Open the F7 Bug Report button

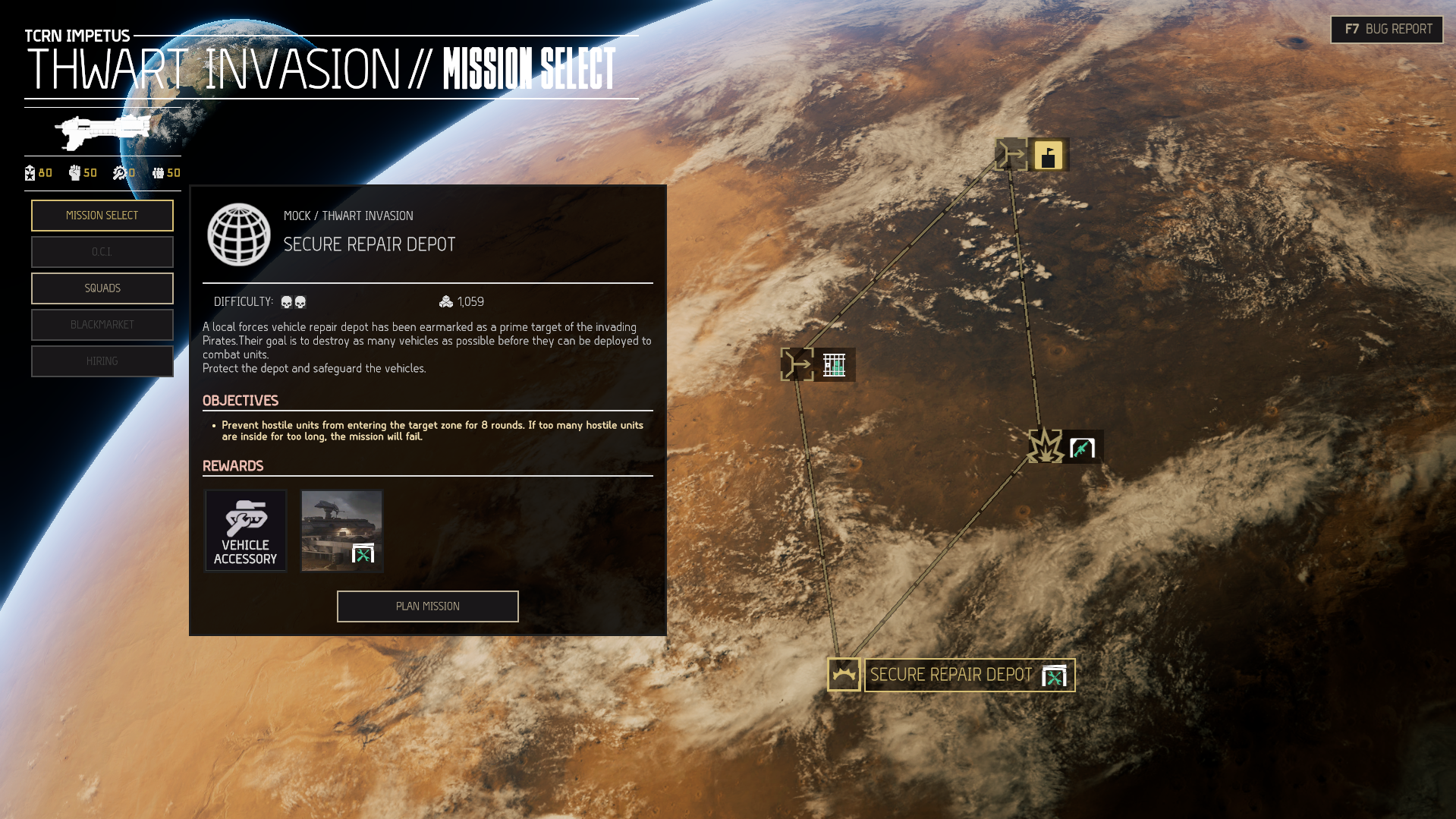1386,30
